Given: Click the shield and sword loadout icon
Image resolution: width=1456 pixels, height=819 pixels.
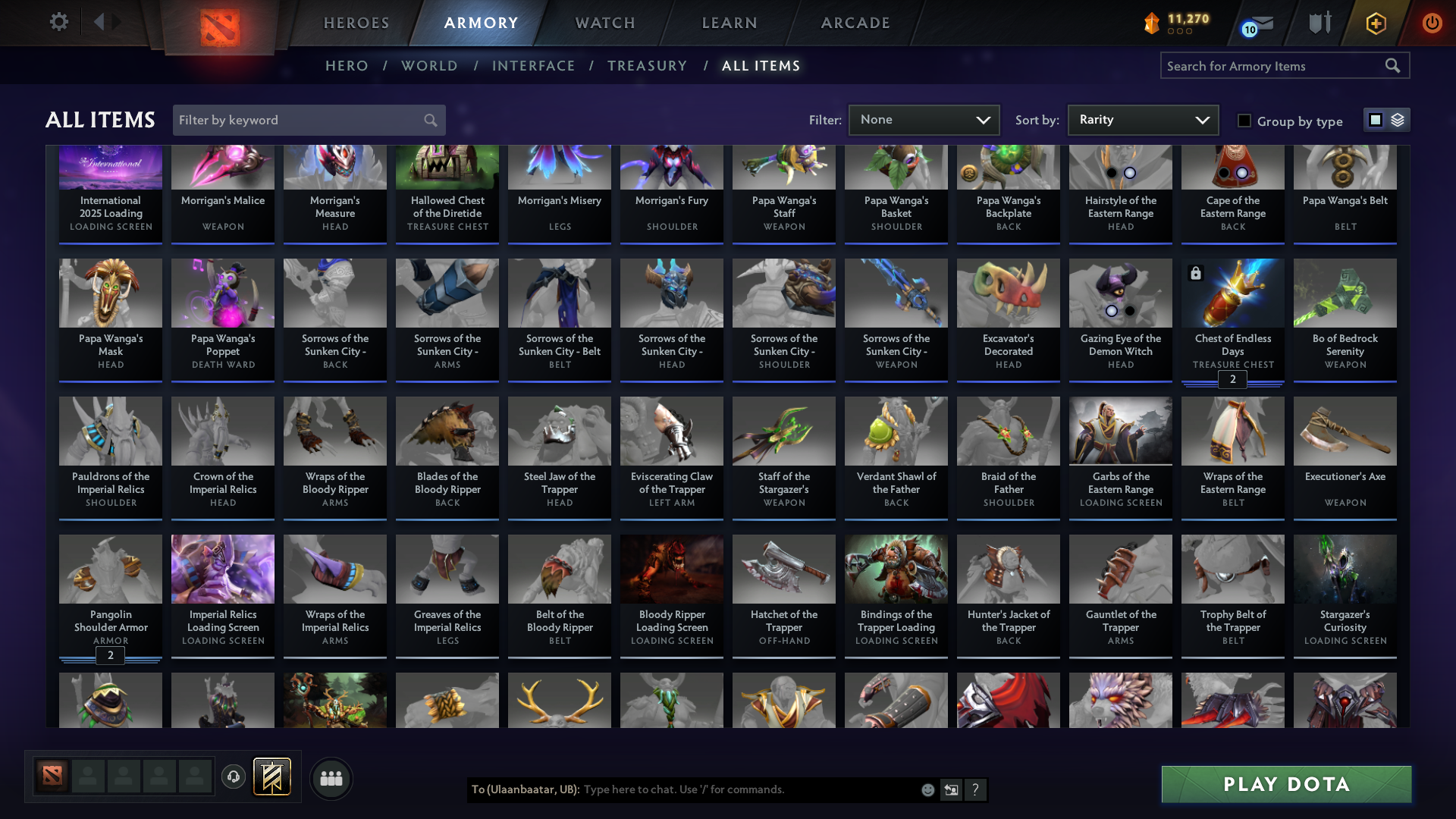Looking at the screenshot, I should click(x=1319, y=23).
